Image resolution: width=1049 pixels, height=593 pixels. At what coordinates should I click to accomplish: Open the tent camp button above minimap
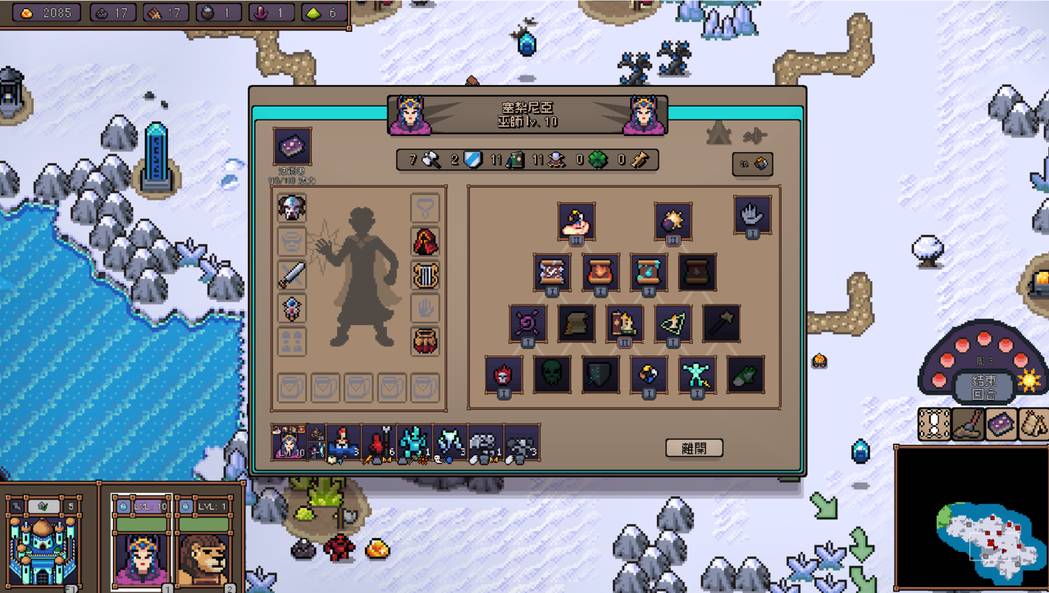coord(1034,424)
